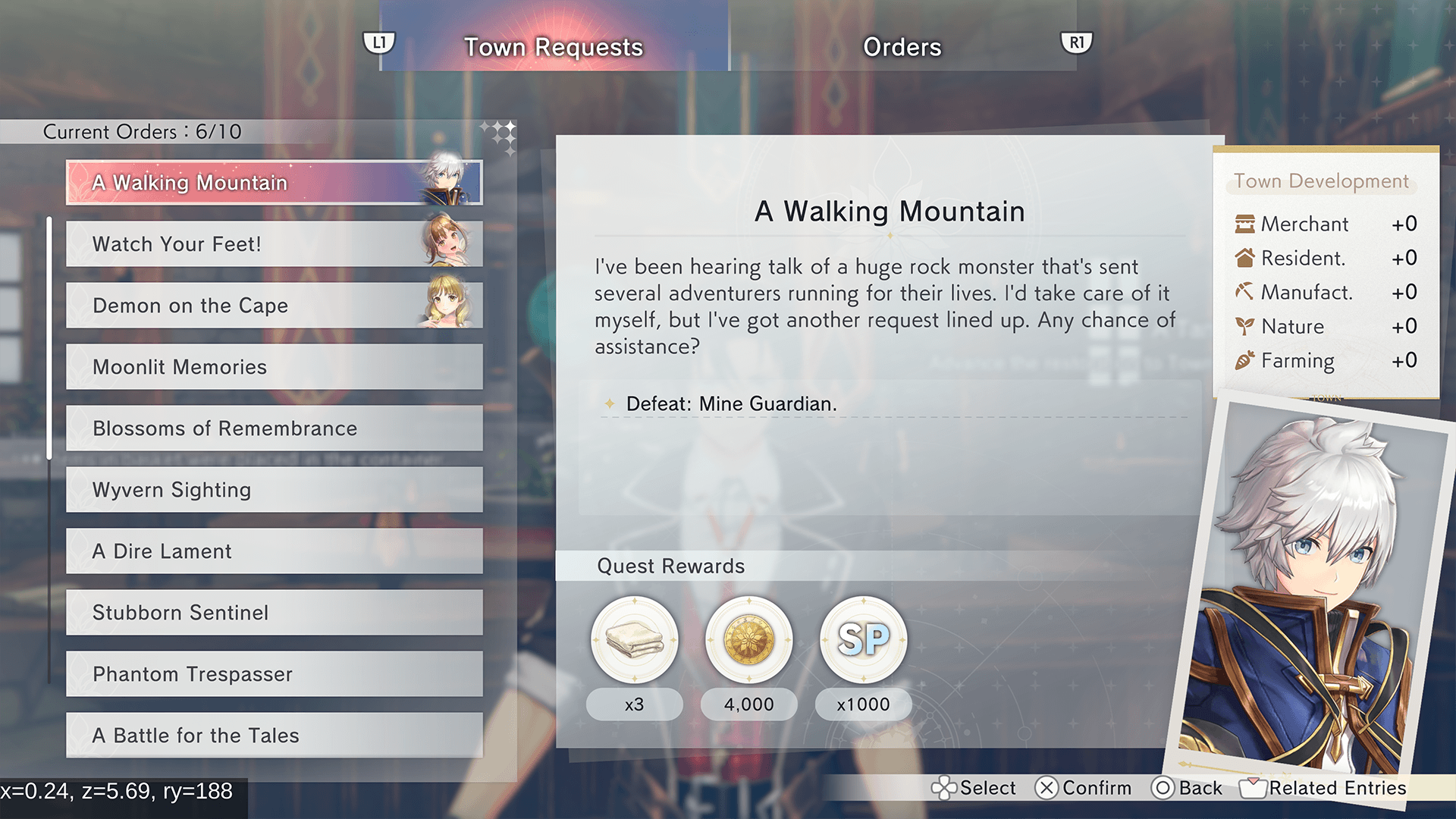1456x819 pixels.
Task: Switch to the Town Requests tab
Action: coord(554,47)
